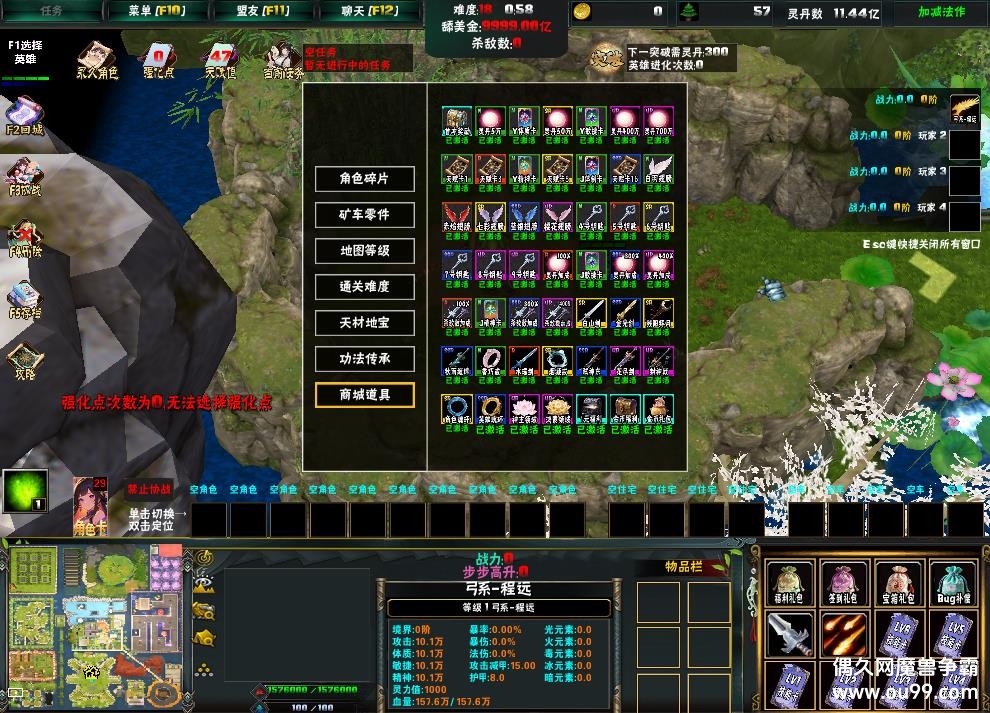Click the minimap

click(95, 625)
